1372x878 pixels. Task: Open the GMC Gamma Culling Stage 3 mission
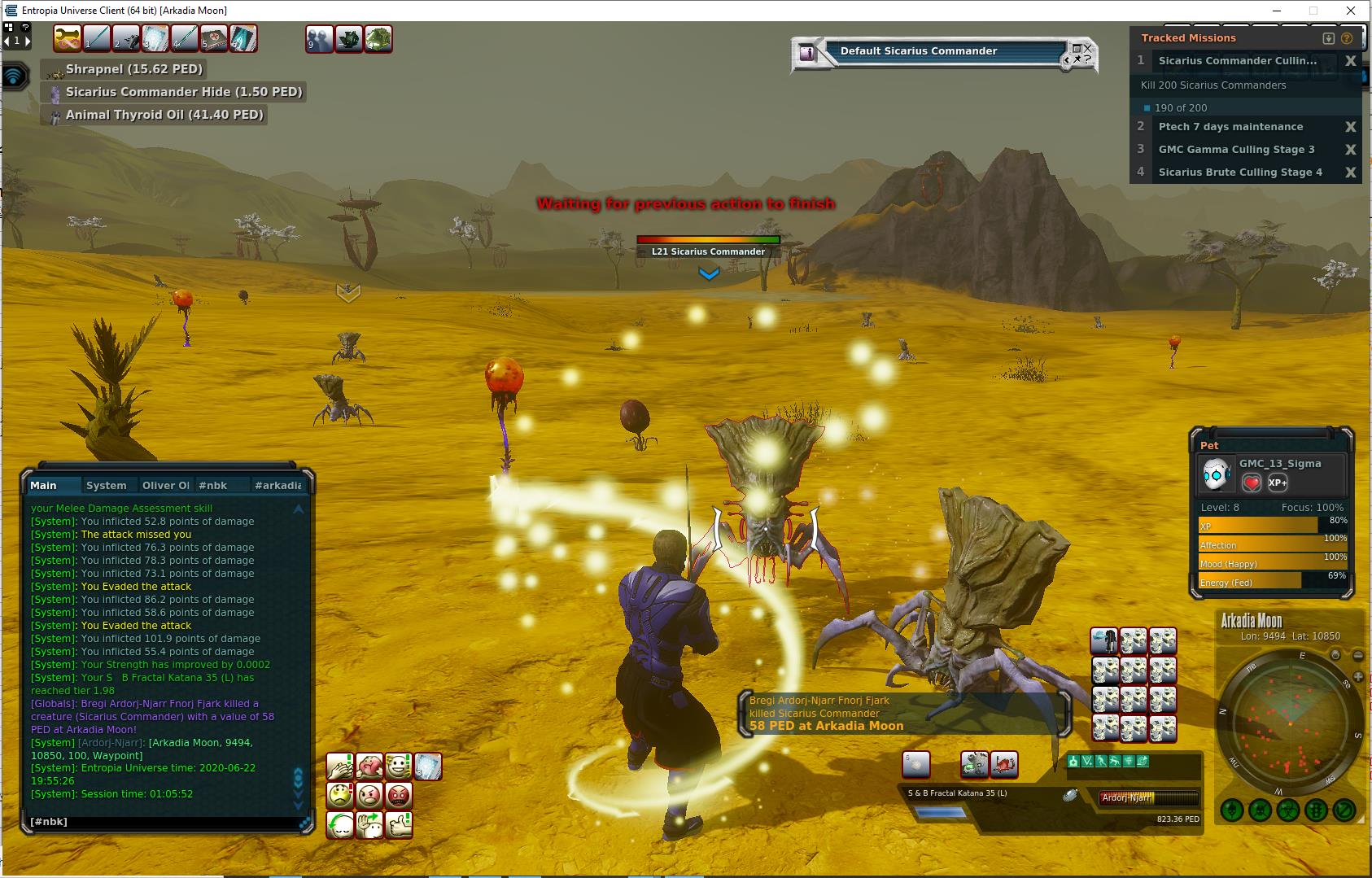pyautogui.click(x=1236, y=150)
